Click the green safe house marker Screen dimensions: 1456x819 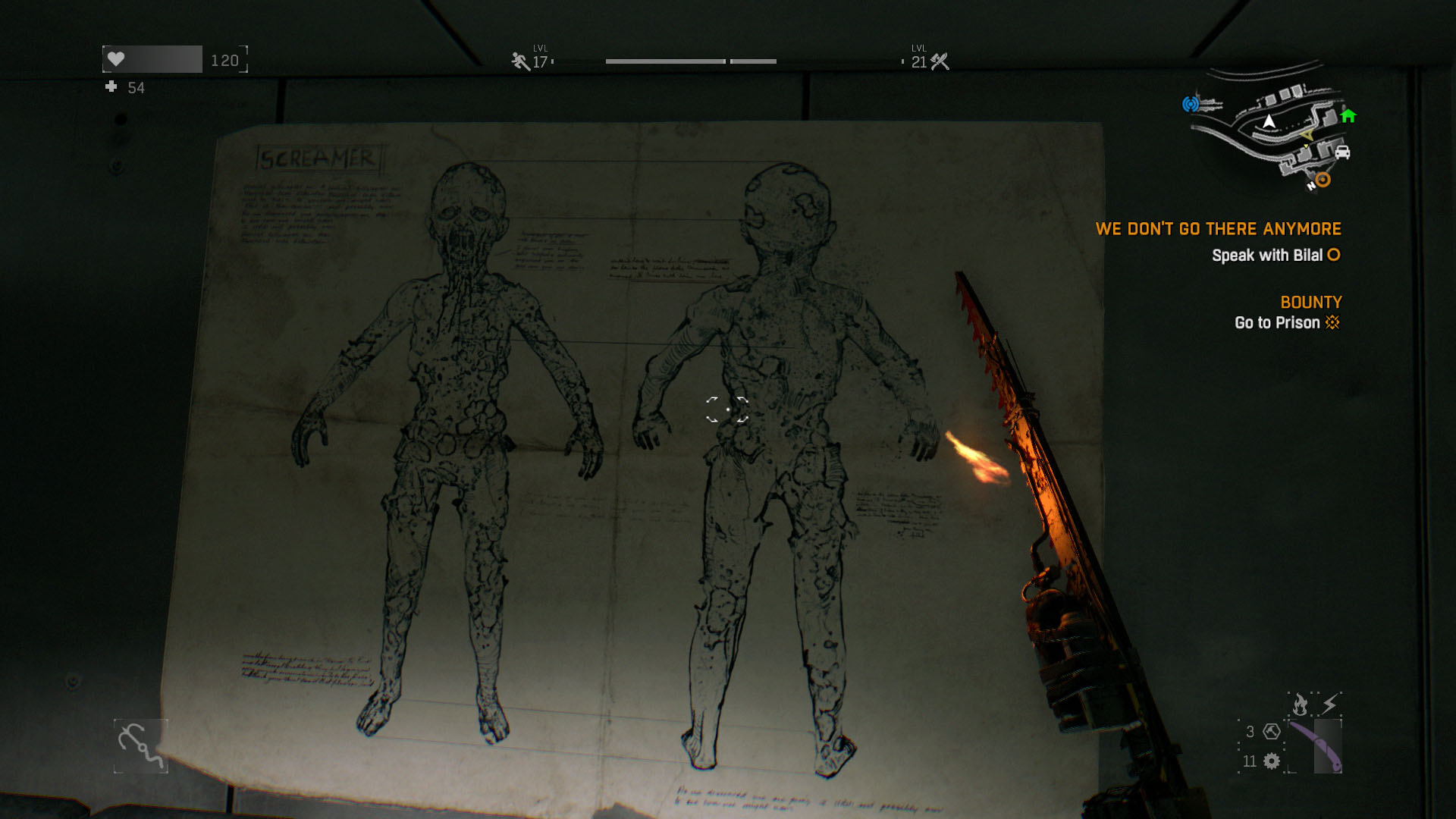pyautogui.click(x=1348, y=116)
